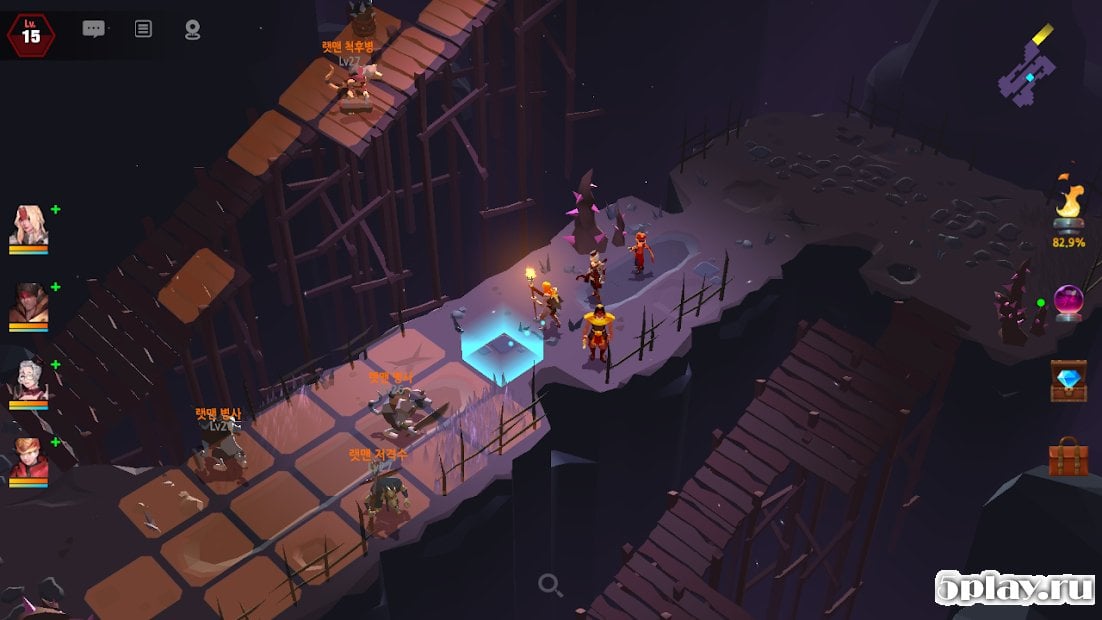Select the red-haired hero portrait
The width and height of the screenshot is (1102, 620).
click(x=29, y=460)
